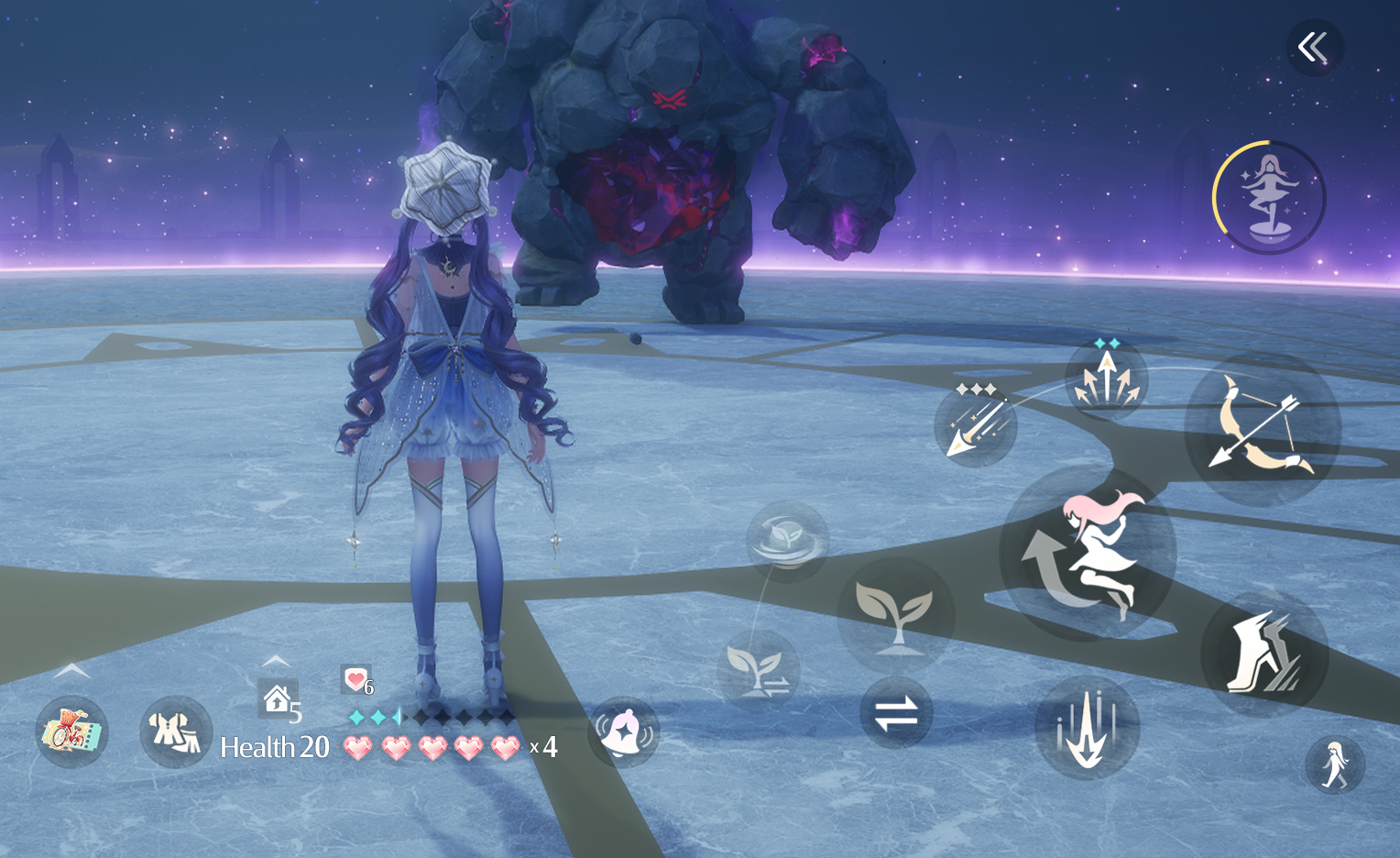
Task: Toggle the walking figure movement mode
Action: [1335, 765]
